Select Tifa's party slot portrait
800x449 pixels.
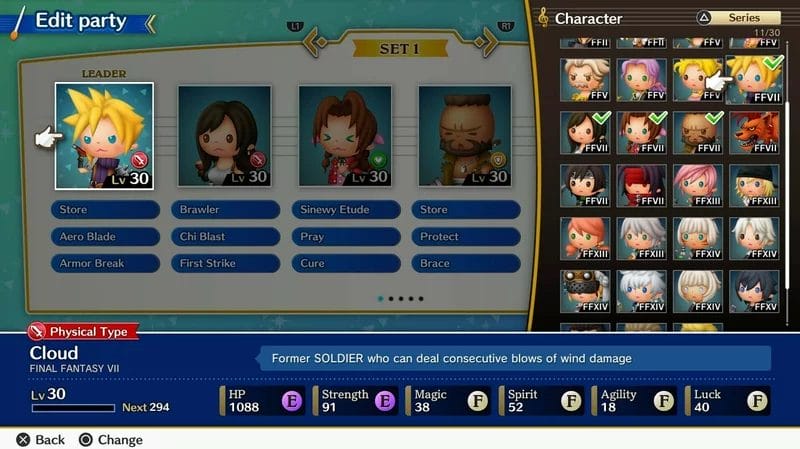click(x=224, y=136)
